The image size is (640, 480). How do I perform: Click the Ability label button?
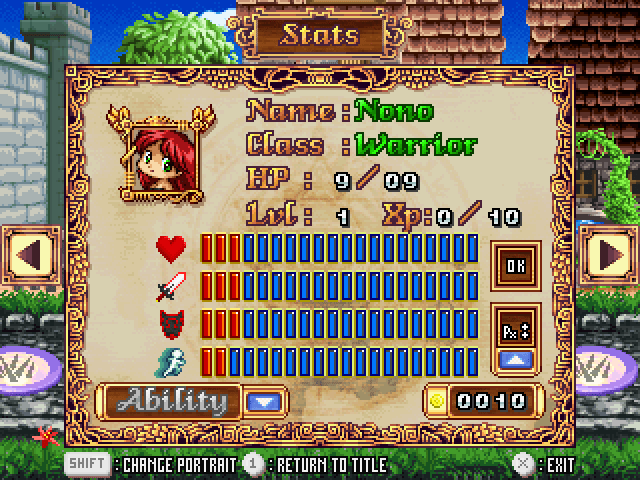click(x=172, y=402)
